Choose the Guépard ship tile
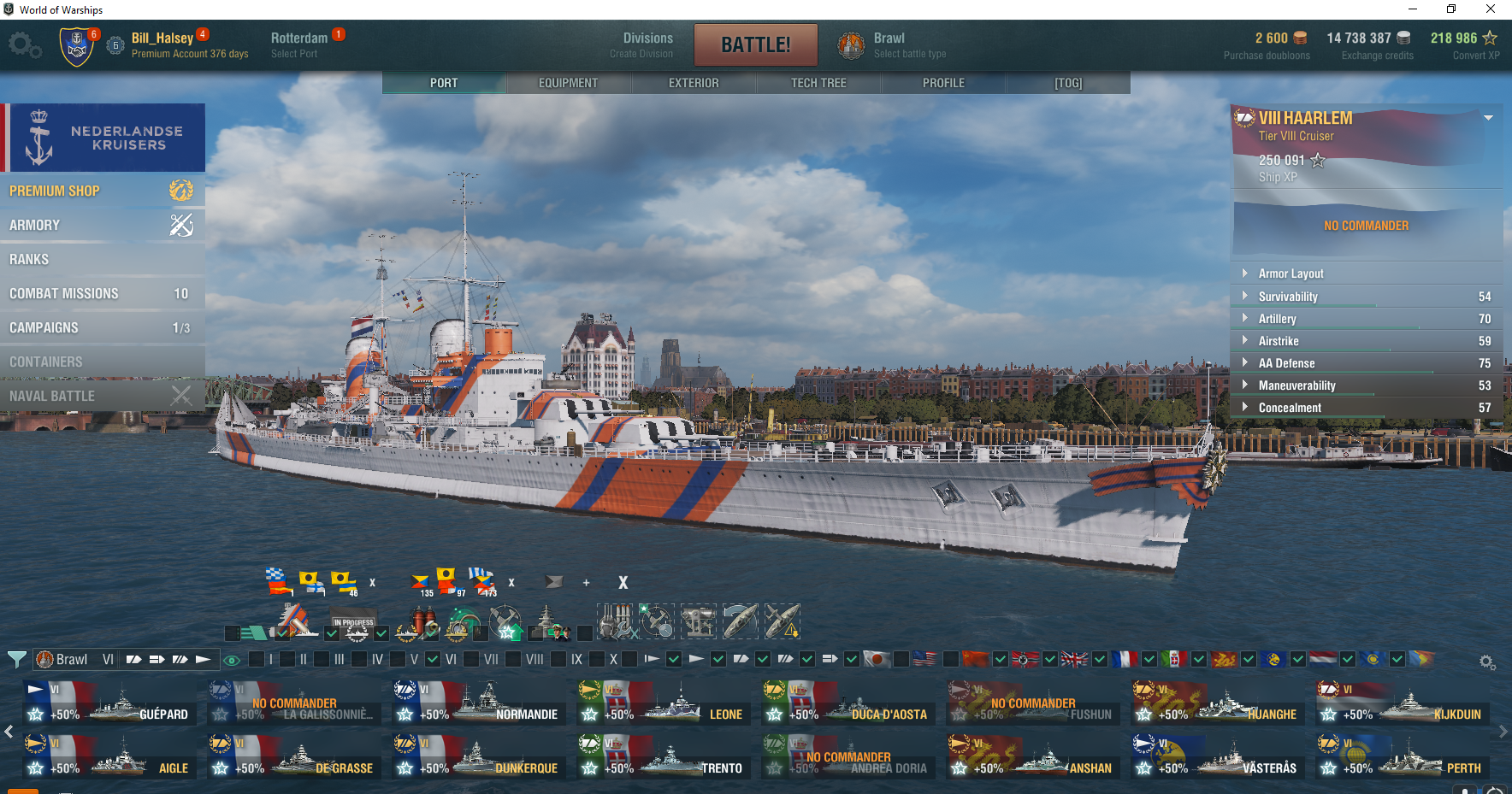Image resolution: width=1512 pixels, height=794 pixels. click(109, 703)
